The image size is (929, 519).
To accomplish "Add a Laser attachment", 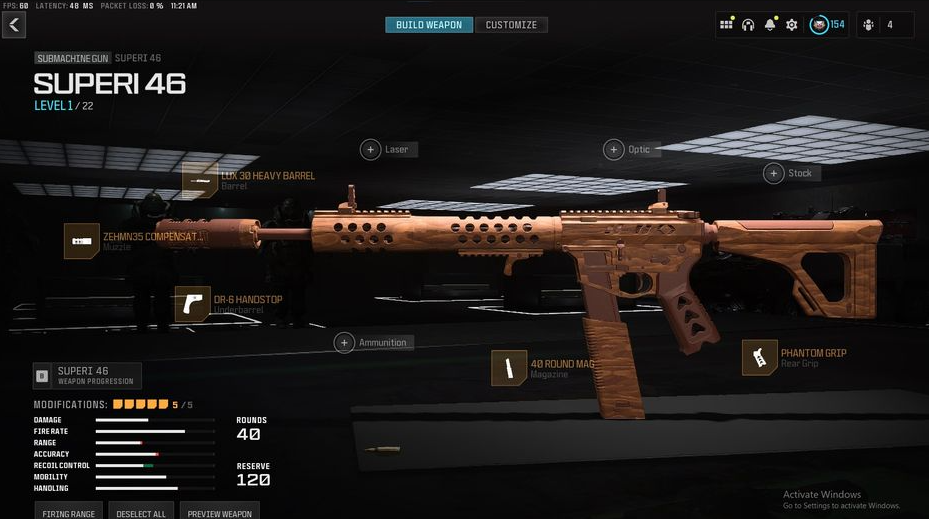I will point(371,149).
